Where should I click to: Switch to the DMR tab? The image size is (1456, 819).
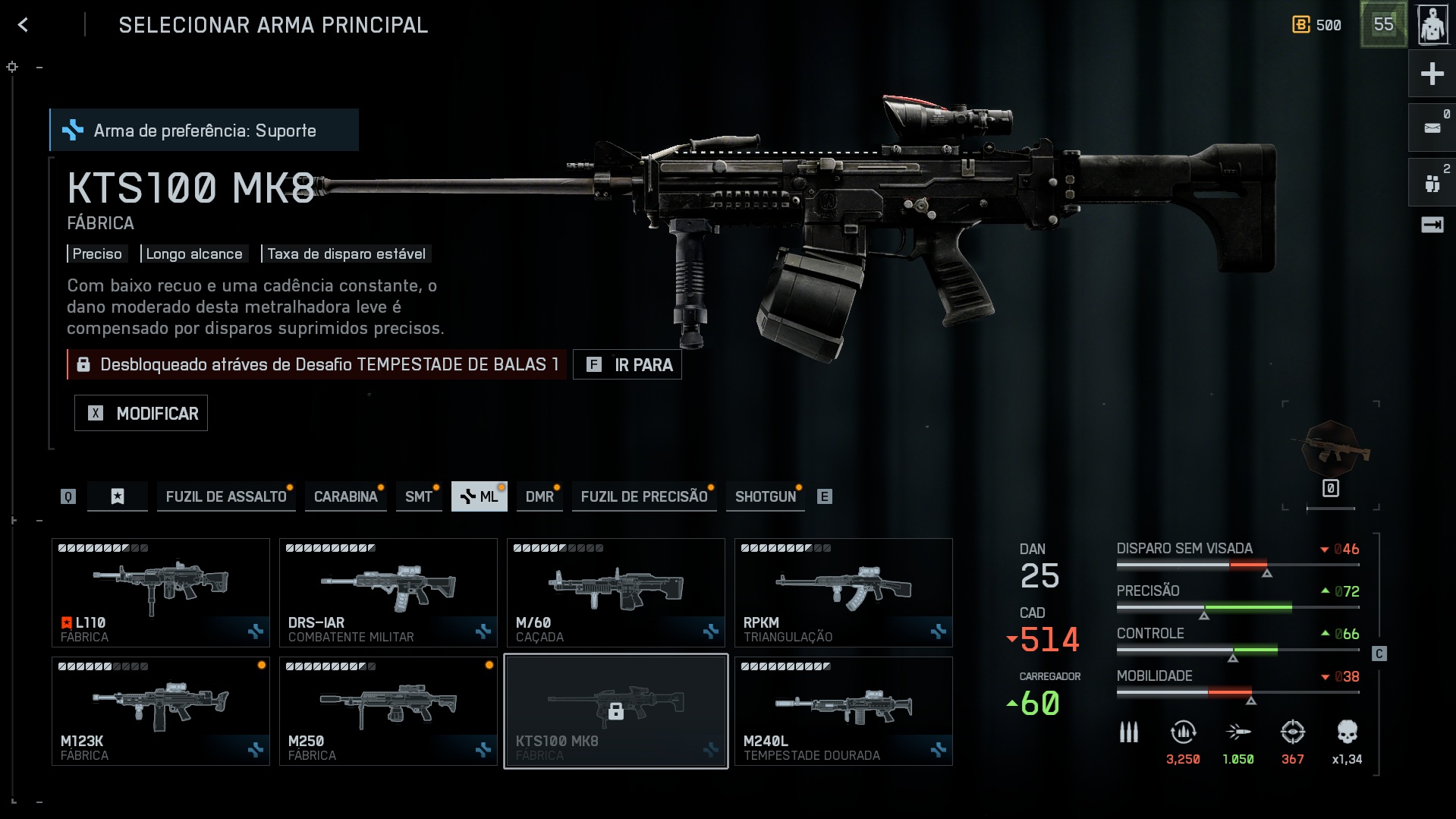(539, 496)
